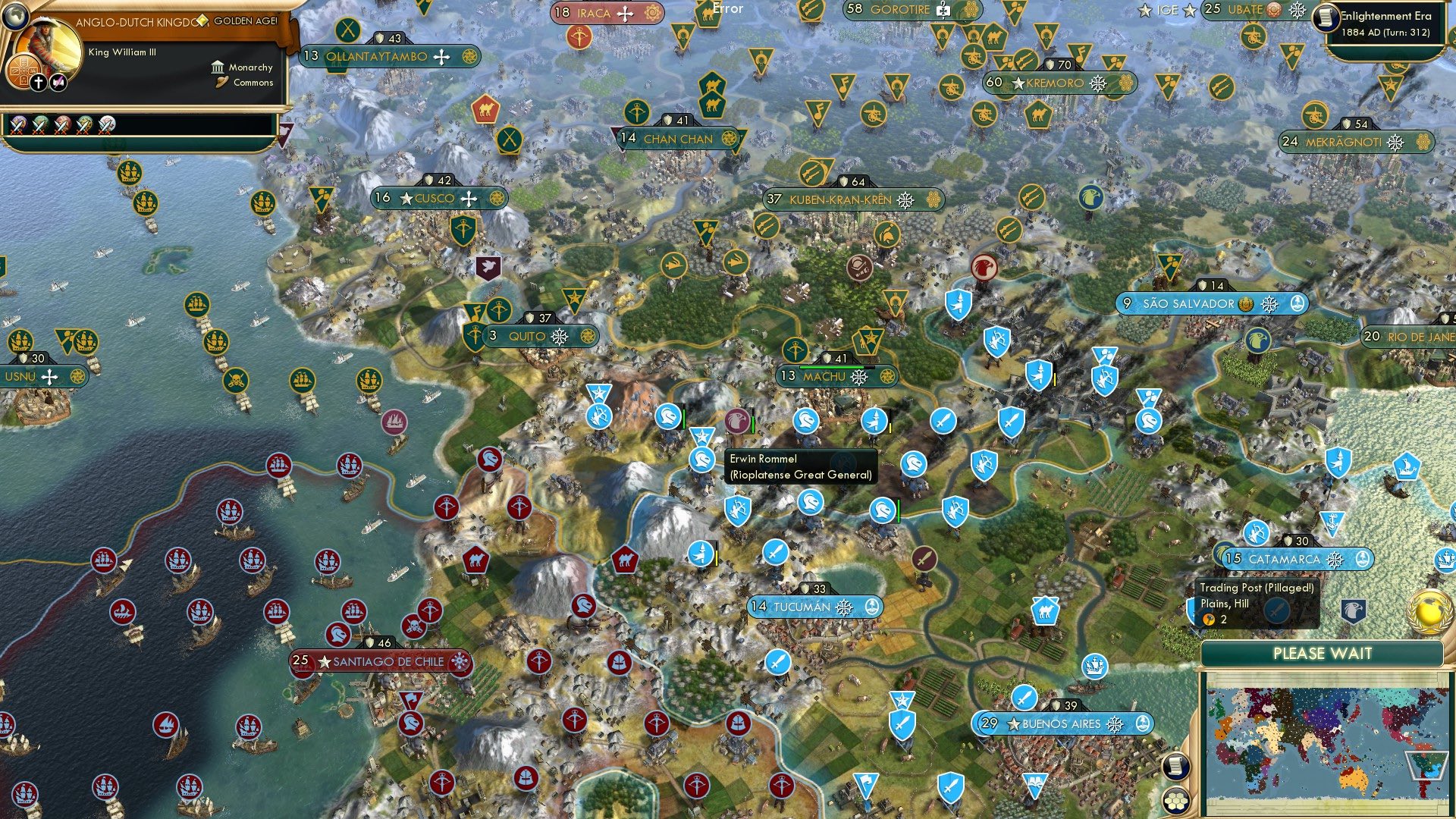Click the purple feather icon next to the cross

(x=58, y=81)
